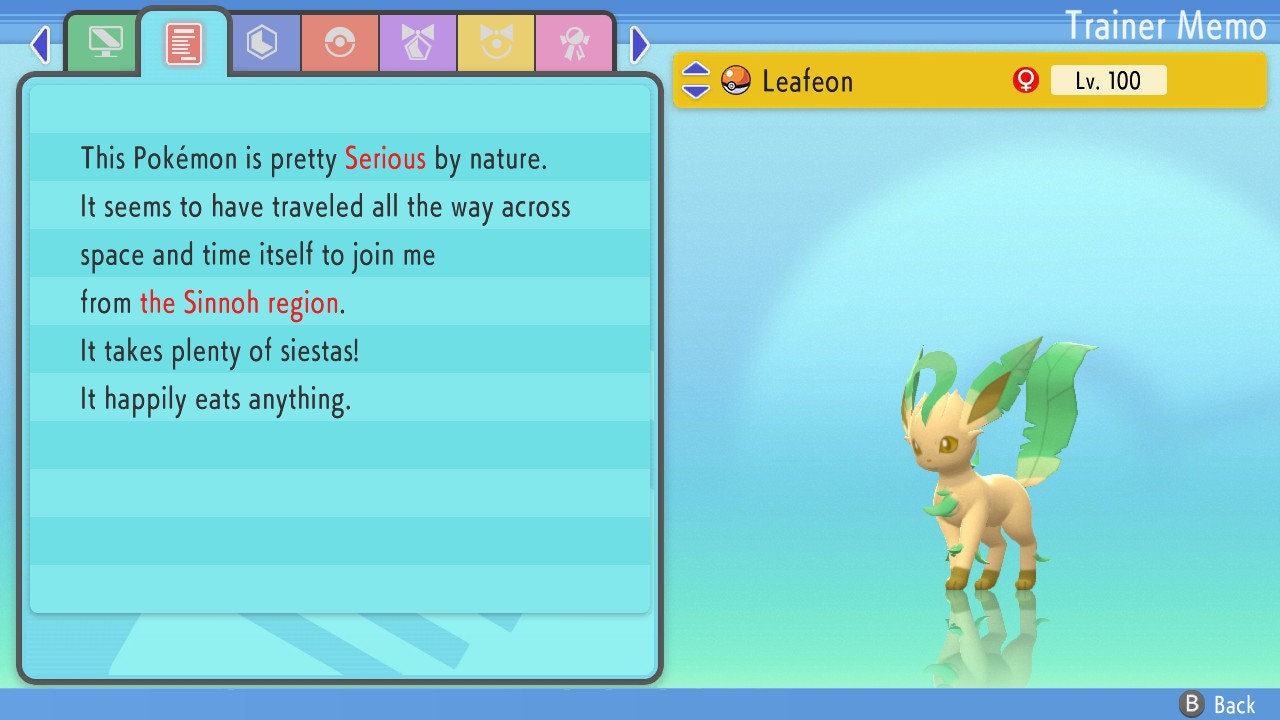Click the right arrow after the tabs
This screenshot has height=720, width=1280.
[x=640, y=44]
